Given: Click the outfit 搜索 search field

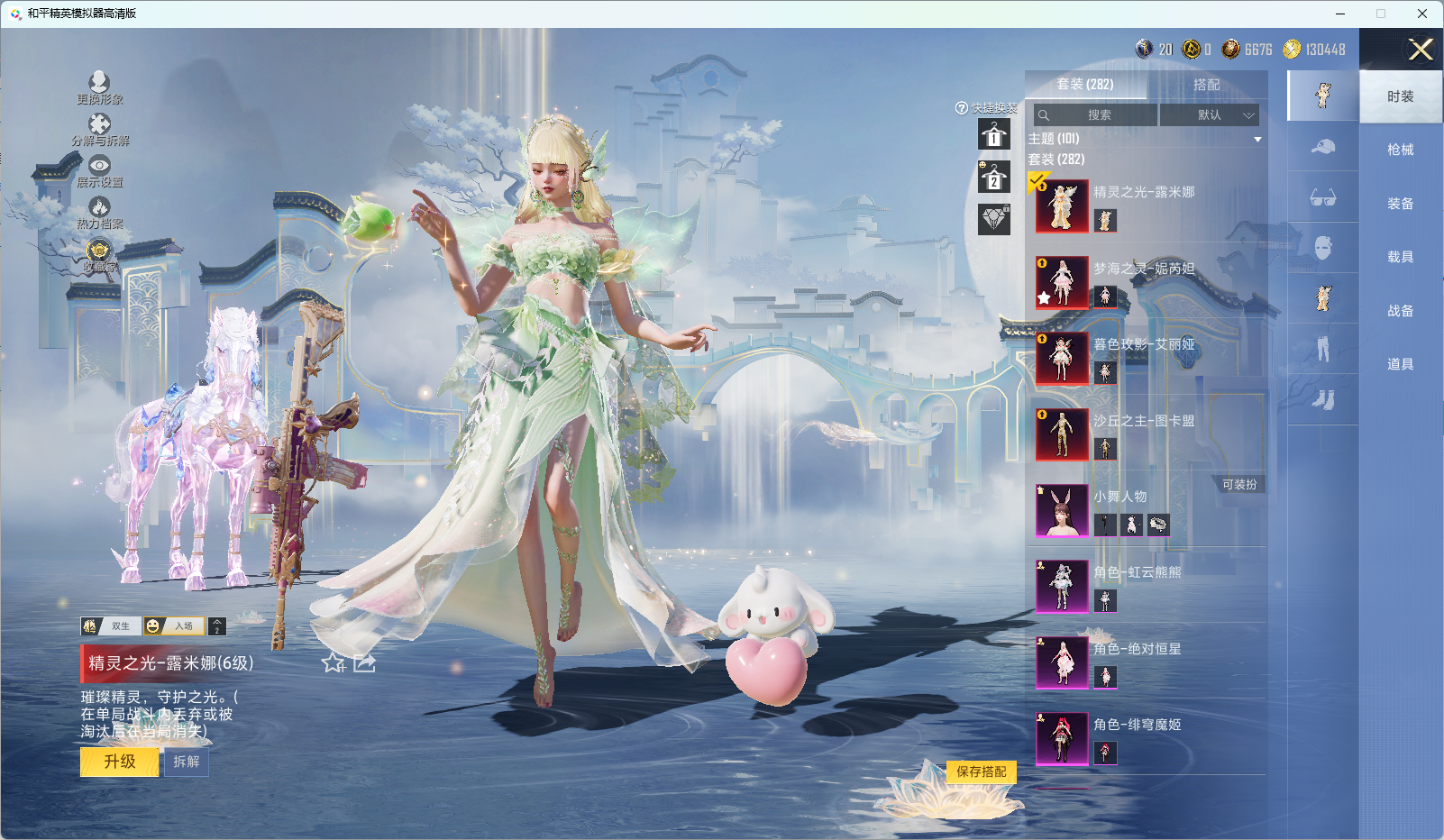Looking at the screenshot, I should tap(1096, 115).
